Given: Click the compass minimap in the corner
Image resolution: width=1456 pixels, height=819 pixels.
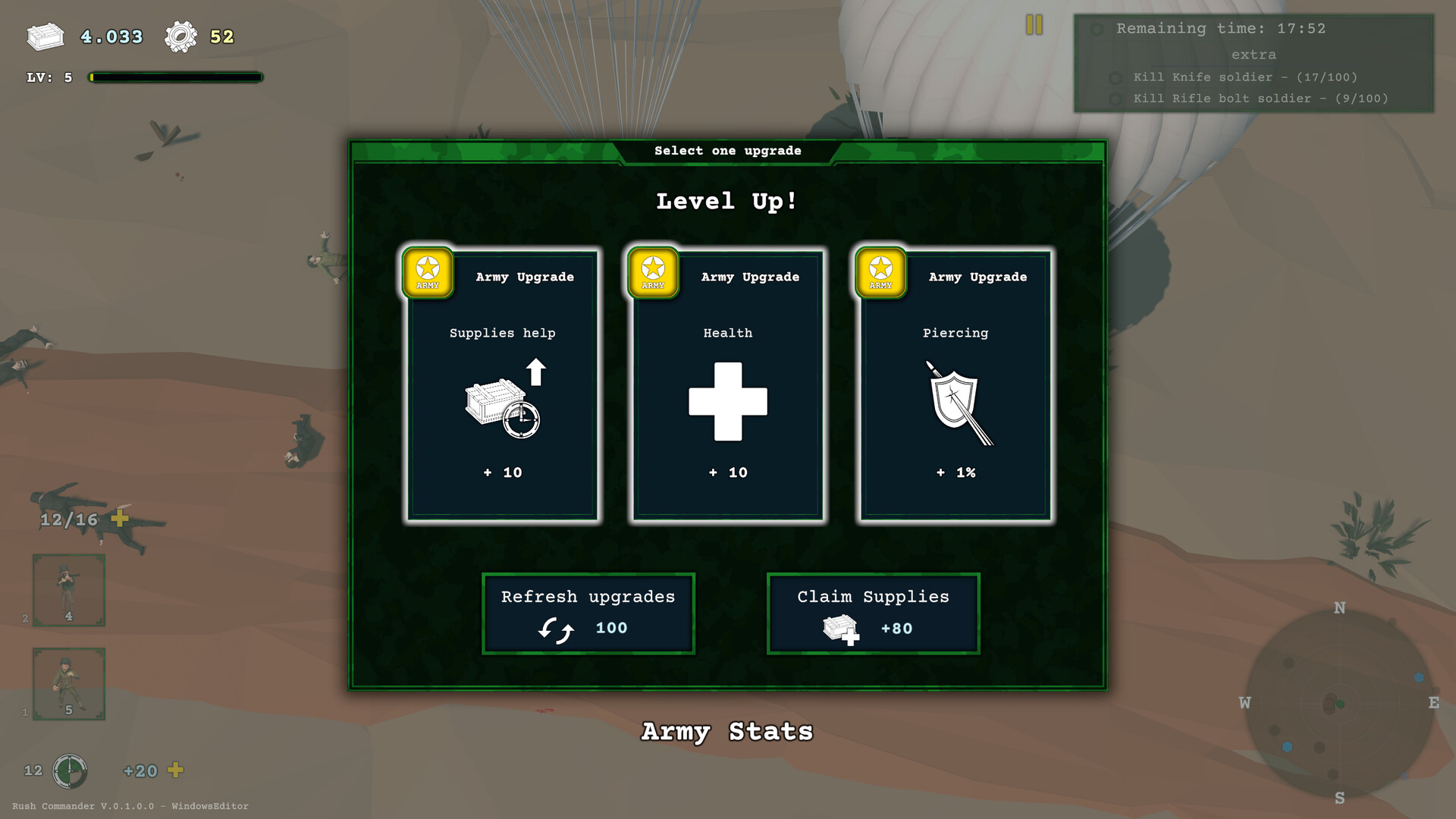Looking at the screenshot, I should pyautogui.click(x=1338, y=704).
